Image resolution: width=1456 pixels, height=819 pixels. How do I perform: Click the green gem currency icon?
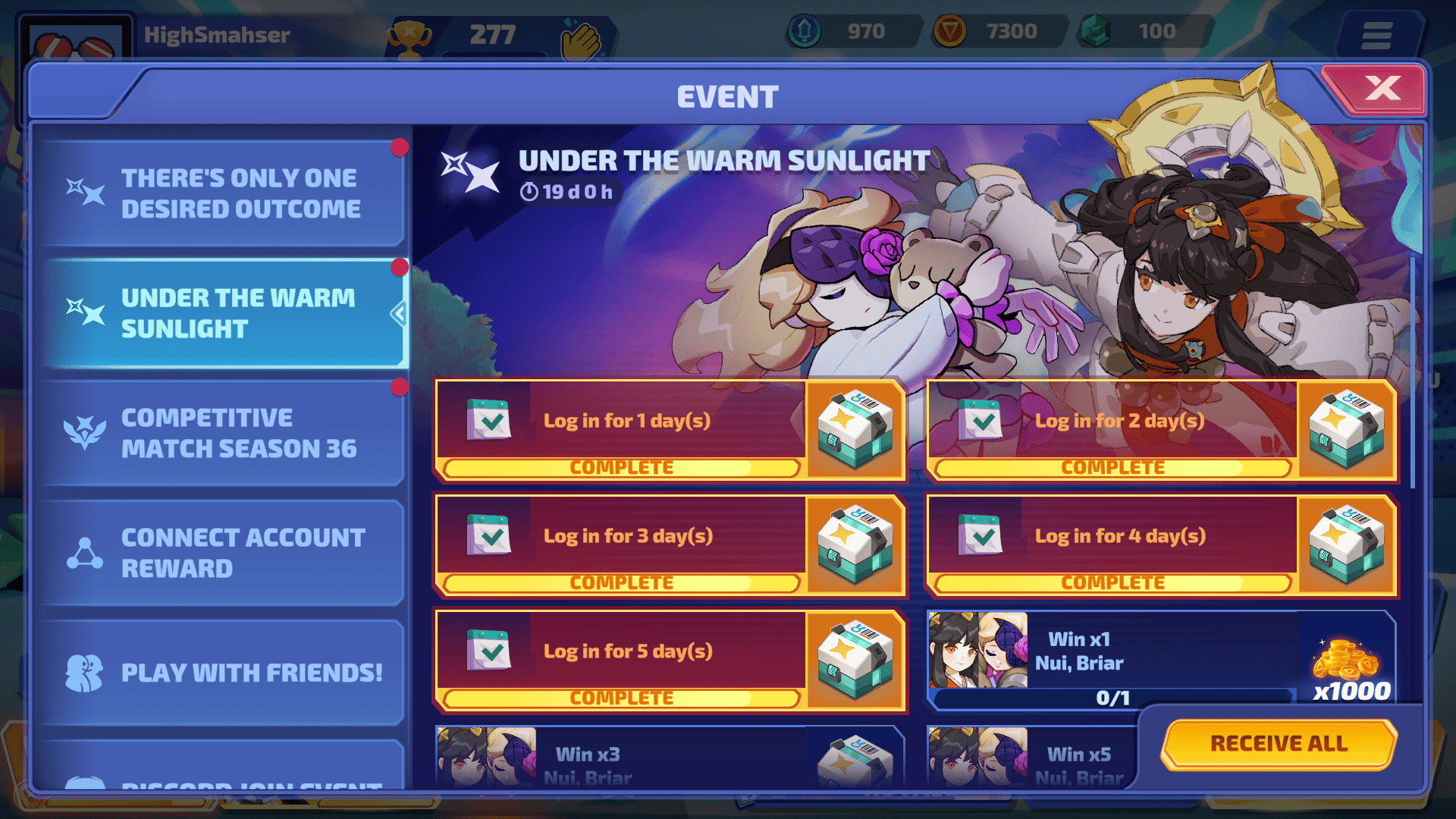pos(1095,32)
